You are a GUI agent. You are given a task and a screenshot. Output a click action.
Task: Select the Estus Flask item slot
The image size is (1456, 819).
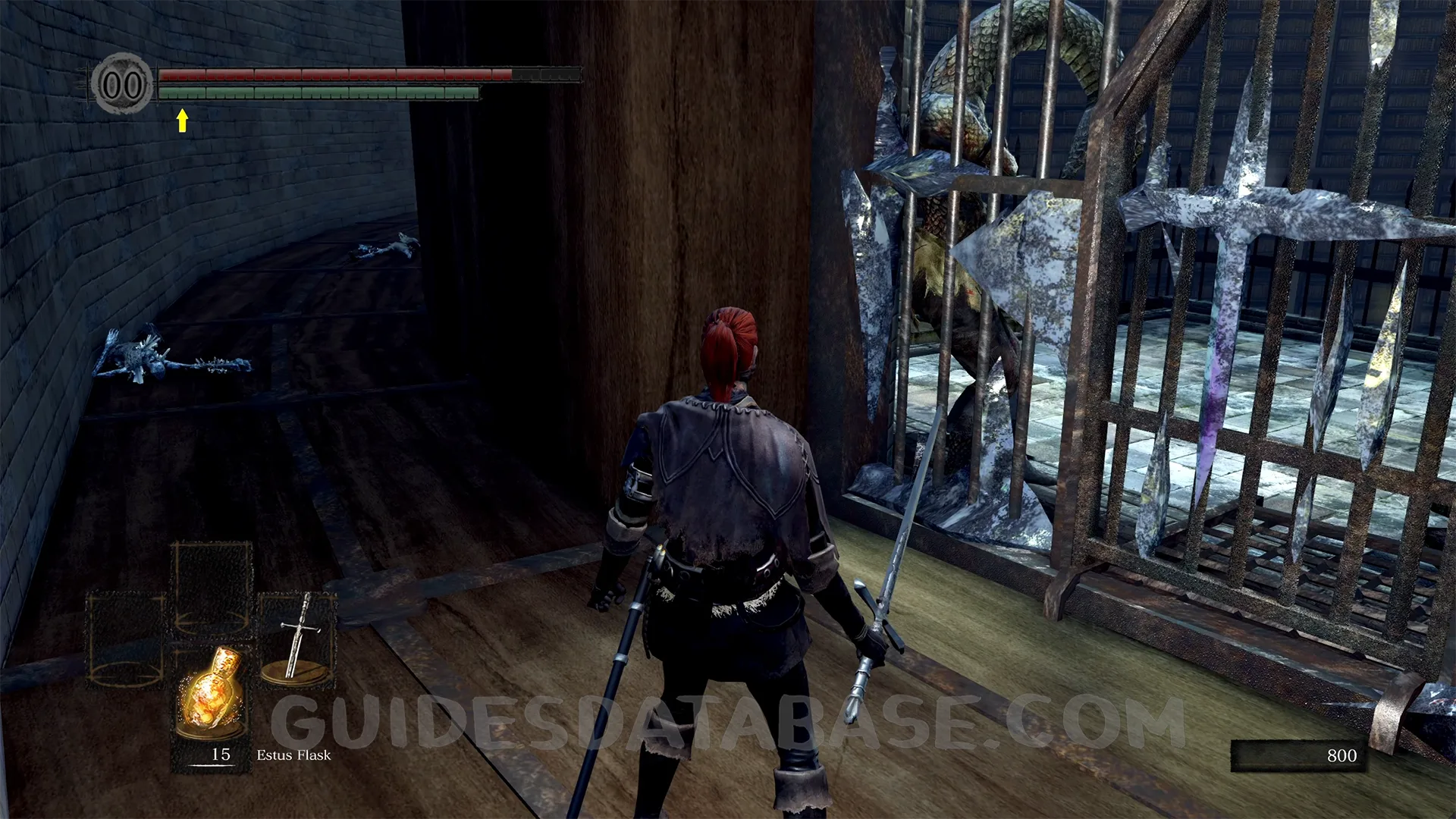212,694
